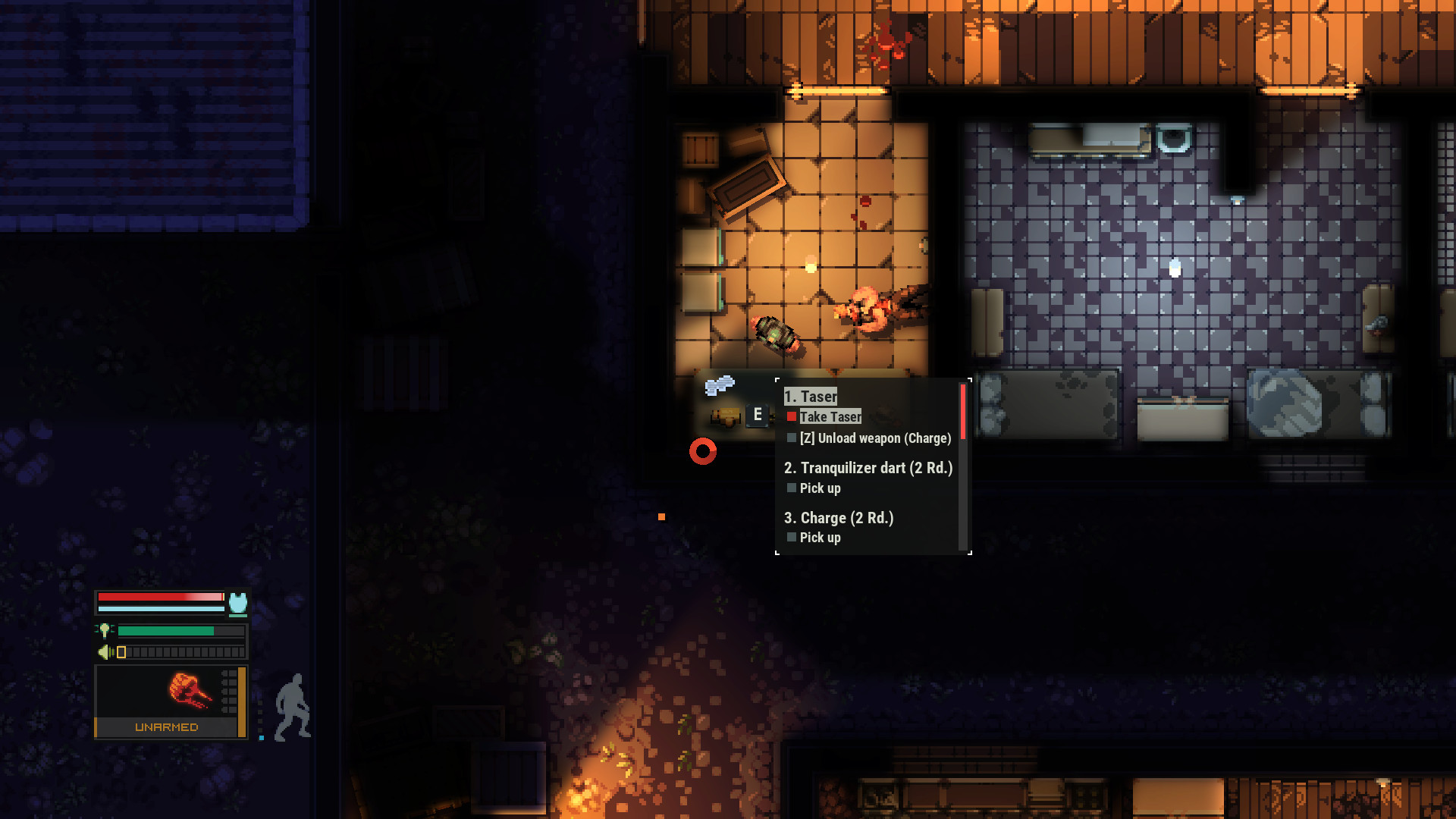Choose the "[Z] Unload weapon (Charge)" option
The width and height of the screenshot is (1456, 819).
(874, 438)
